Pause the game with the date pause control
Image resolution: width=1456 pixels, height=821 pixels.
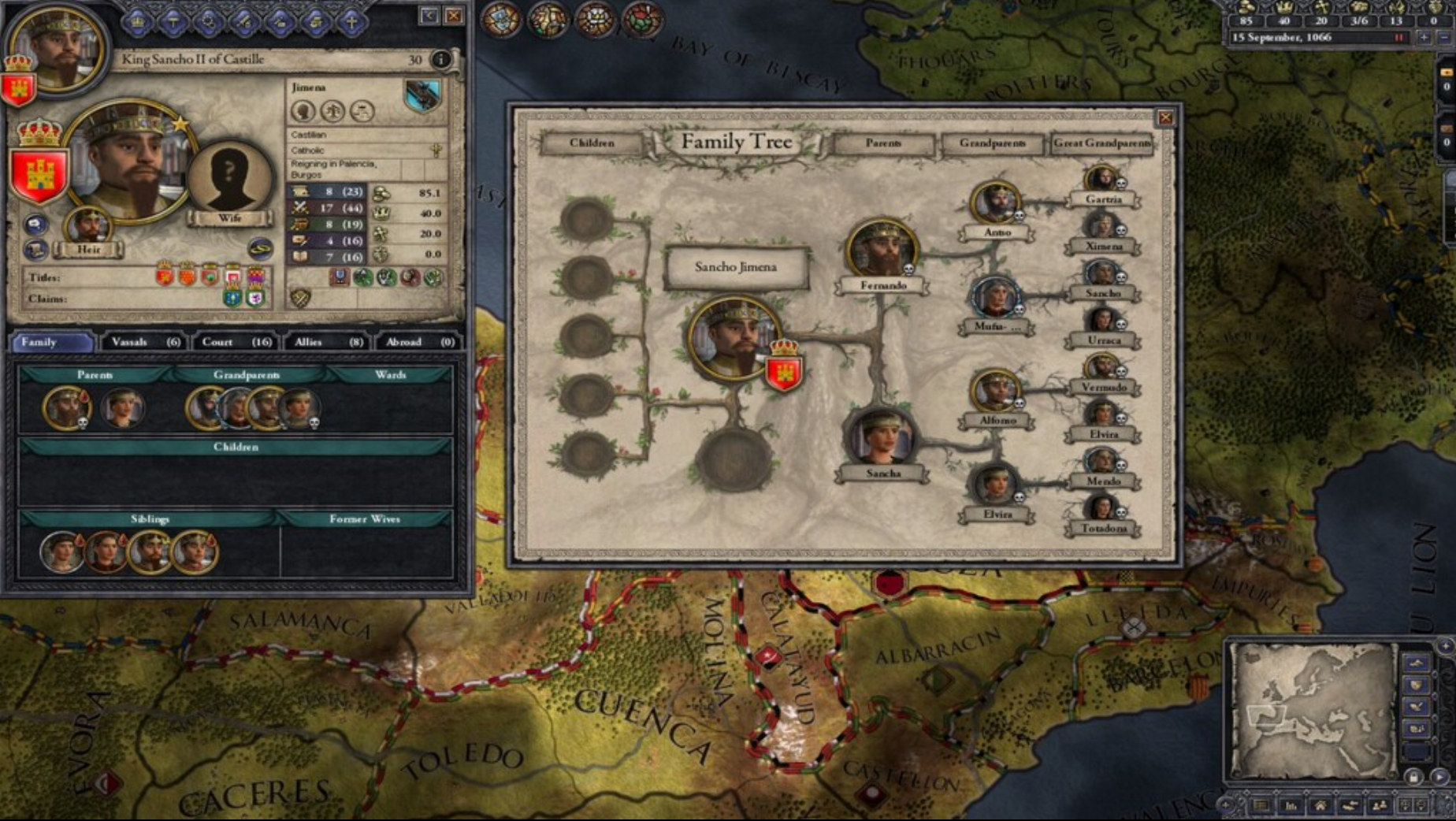pos(1399,38)
